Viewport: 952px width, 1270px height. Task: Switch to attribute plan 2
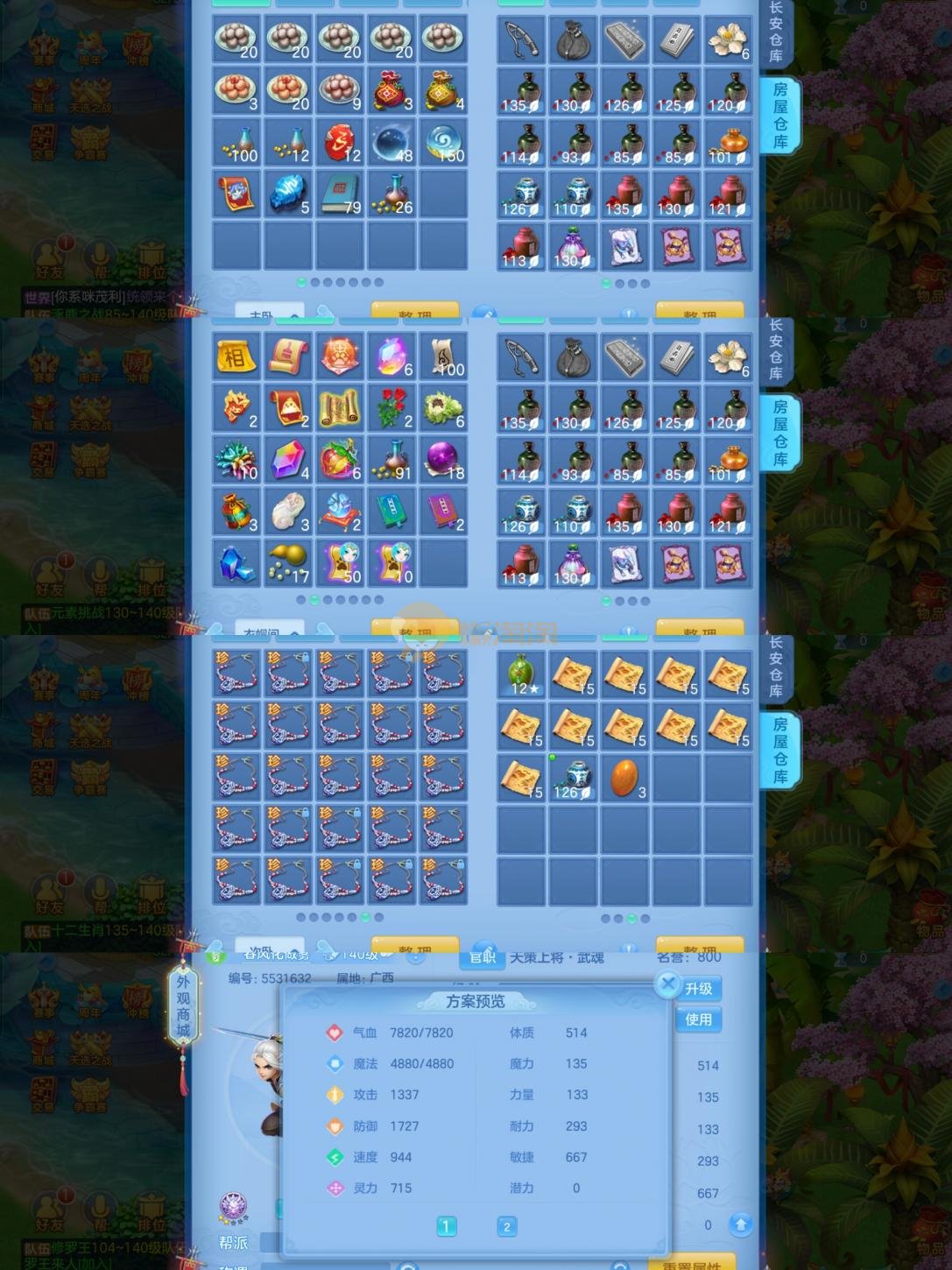tap(506, 1226)
